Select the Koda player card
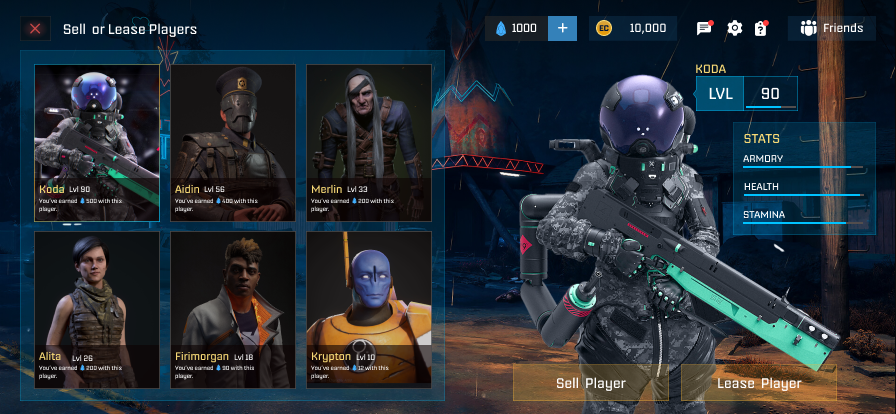 point(97,142)
